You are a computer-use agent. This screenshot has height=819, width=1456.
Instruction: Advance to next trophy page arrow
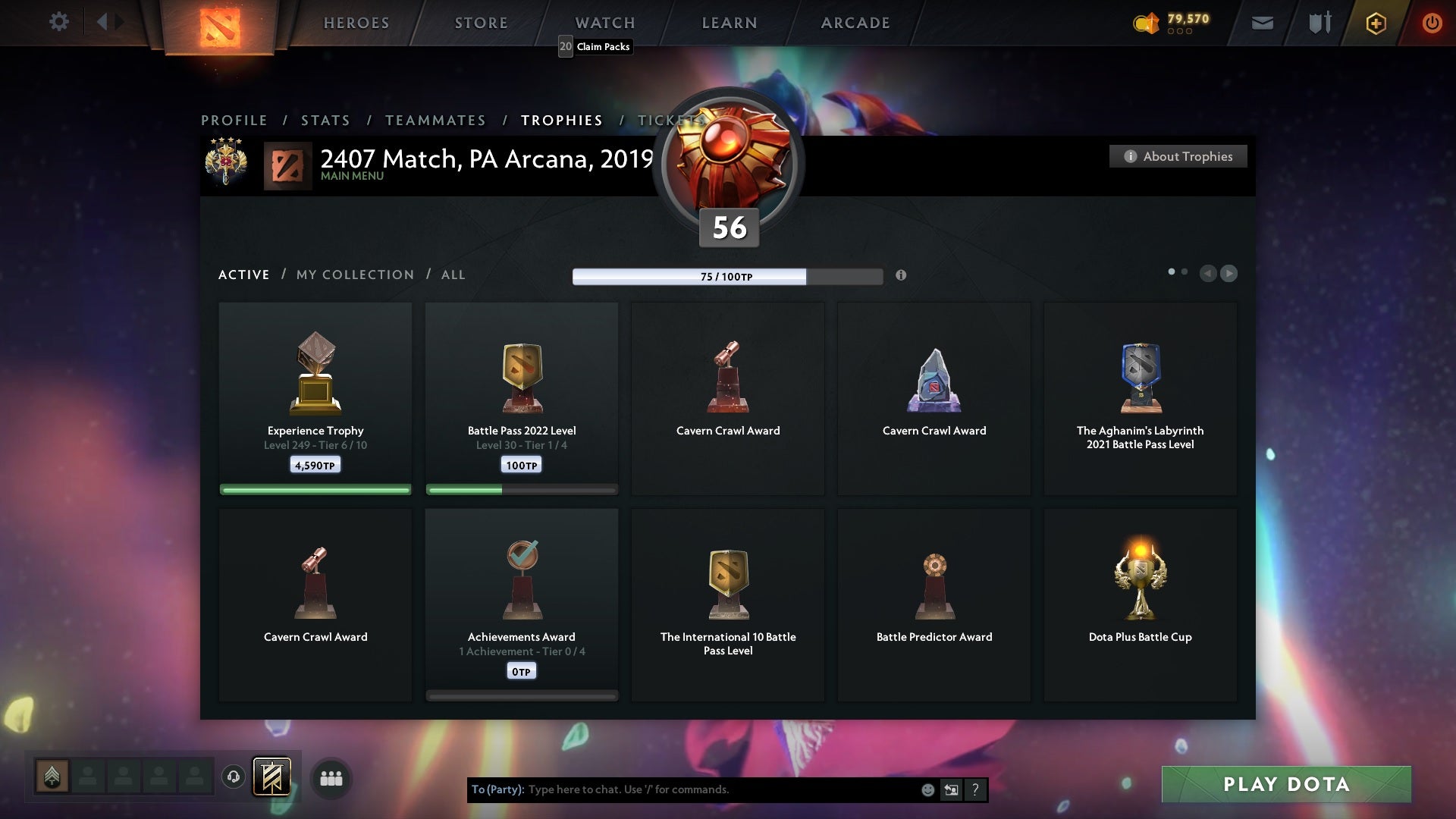coord(1228,274)
